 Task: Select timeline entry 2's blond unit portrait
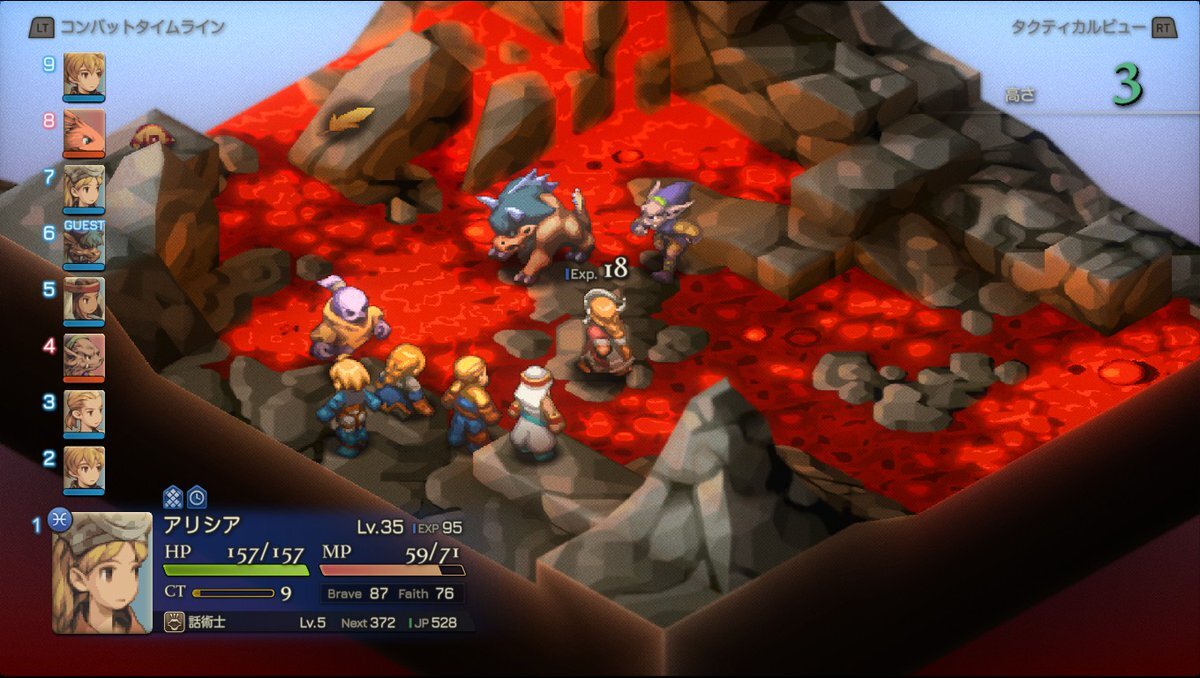84,467
